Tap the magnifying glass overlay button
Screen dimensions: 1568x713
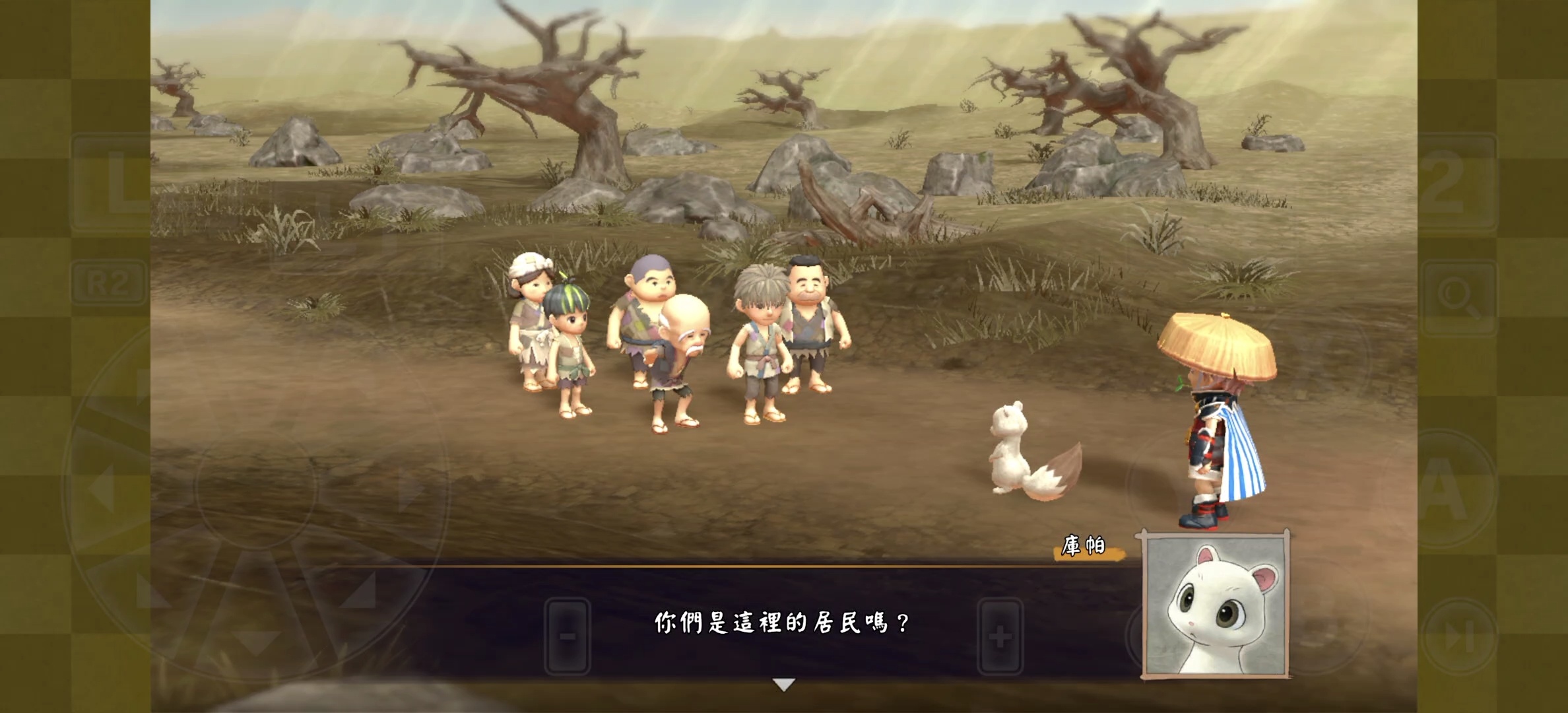(x=1458, y=296)
